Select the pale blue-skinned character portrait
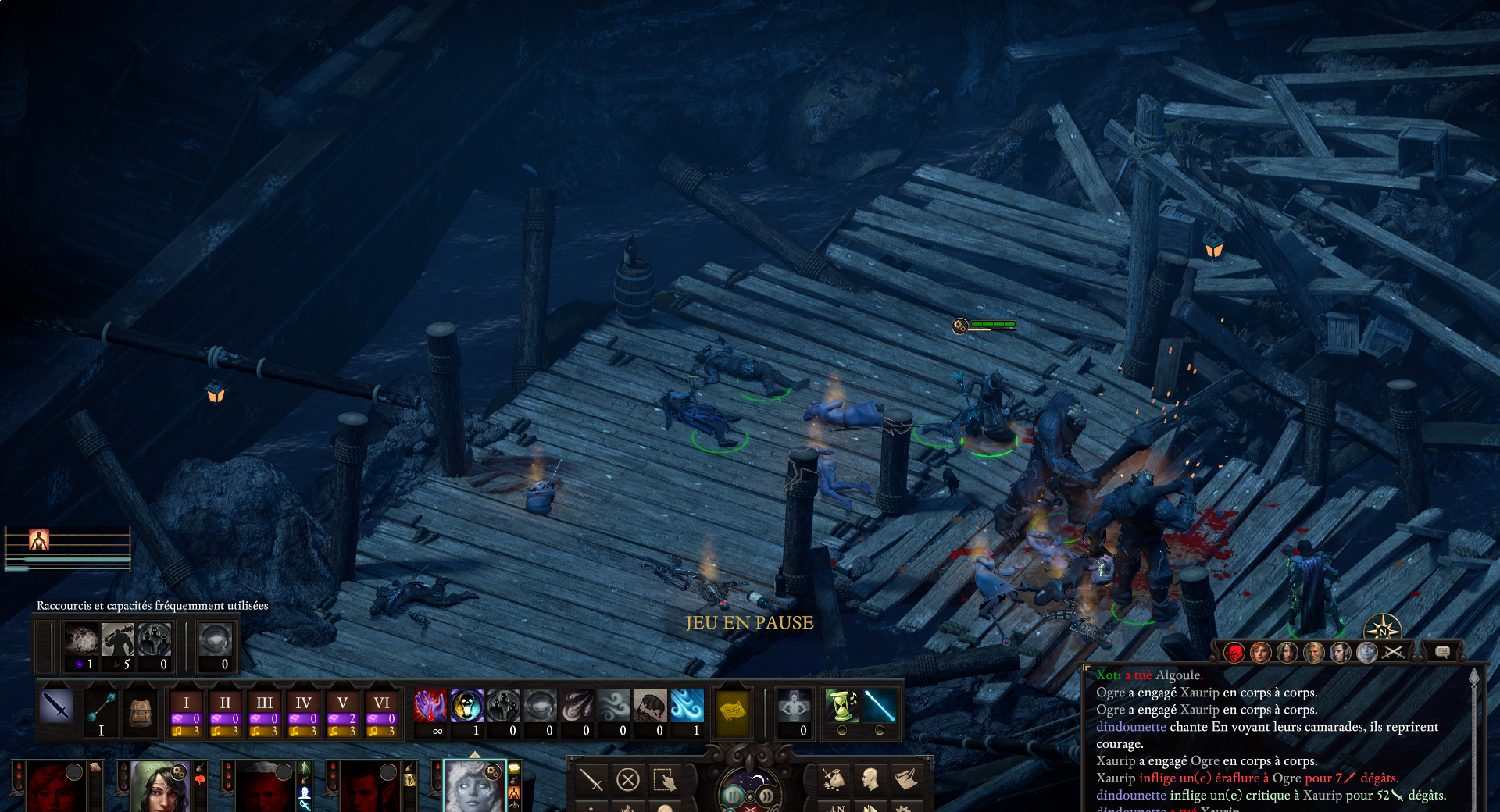The width and height of the screenshot is (1500, 812). (474, 787)
